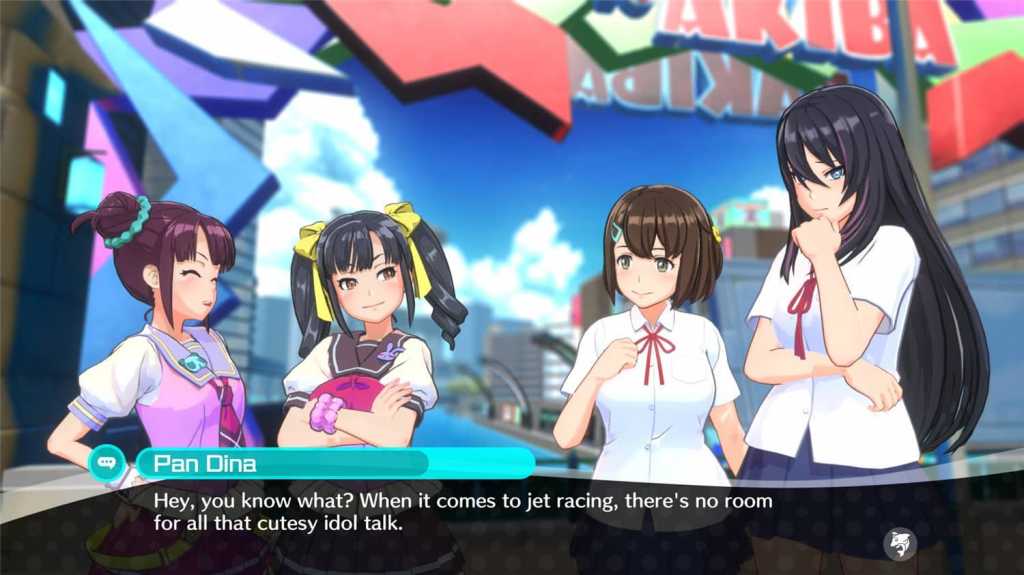The width and height of the screenshot is (1024, 575).
Task: Advance dialogue using the dolphin icon
Action: pyautogui.click(x=901, y=543)
